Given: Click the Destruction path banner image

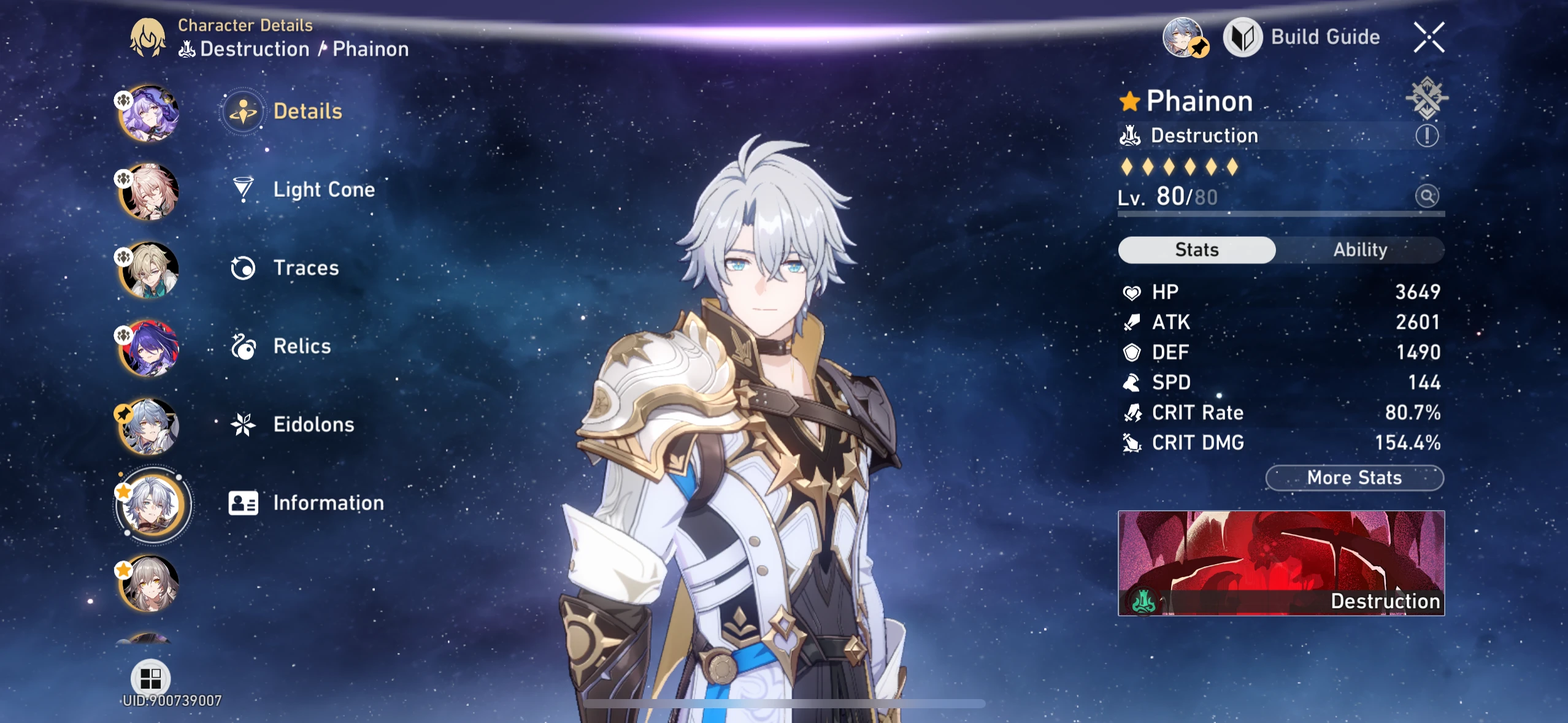Looking at the screenshot, I should click(1282, 562).
